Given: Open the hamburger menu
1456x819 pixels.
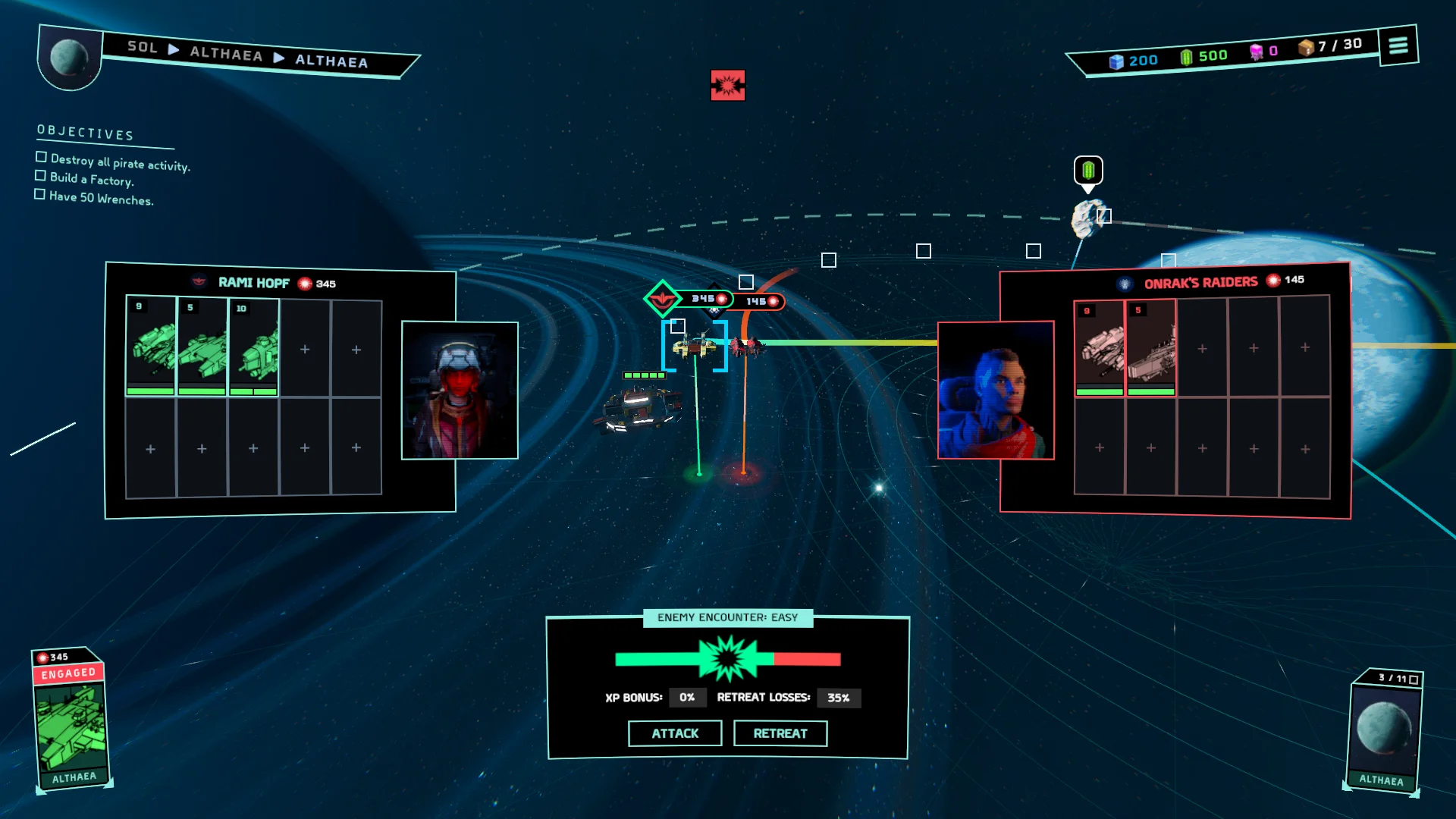Looking at the screenshot, I should pos(1398,45).
